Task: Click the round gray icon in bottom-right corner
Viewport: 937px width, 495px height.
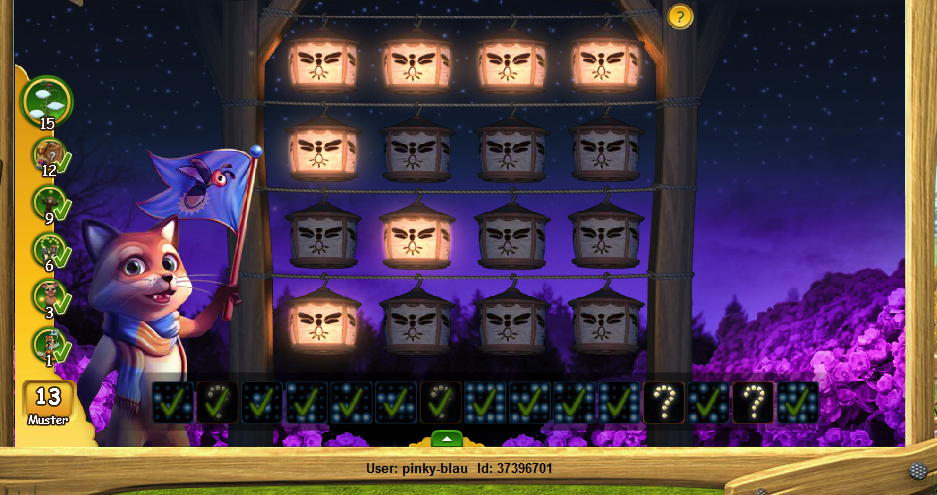Action: coord(916,470)
